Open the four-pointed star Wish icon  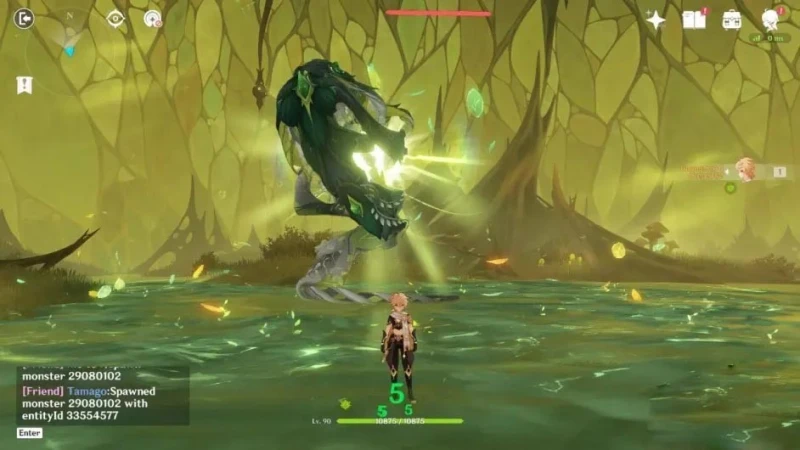tap(656, 20)
